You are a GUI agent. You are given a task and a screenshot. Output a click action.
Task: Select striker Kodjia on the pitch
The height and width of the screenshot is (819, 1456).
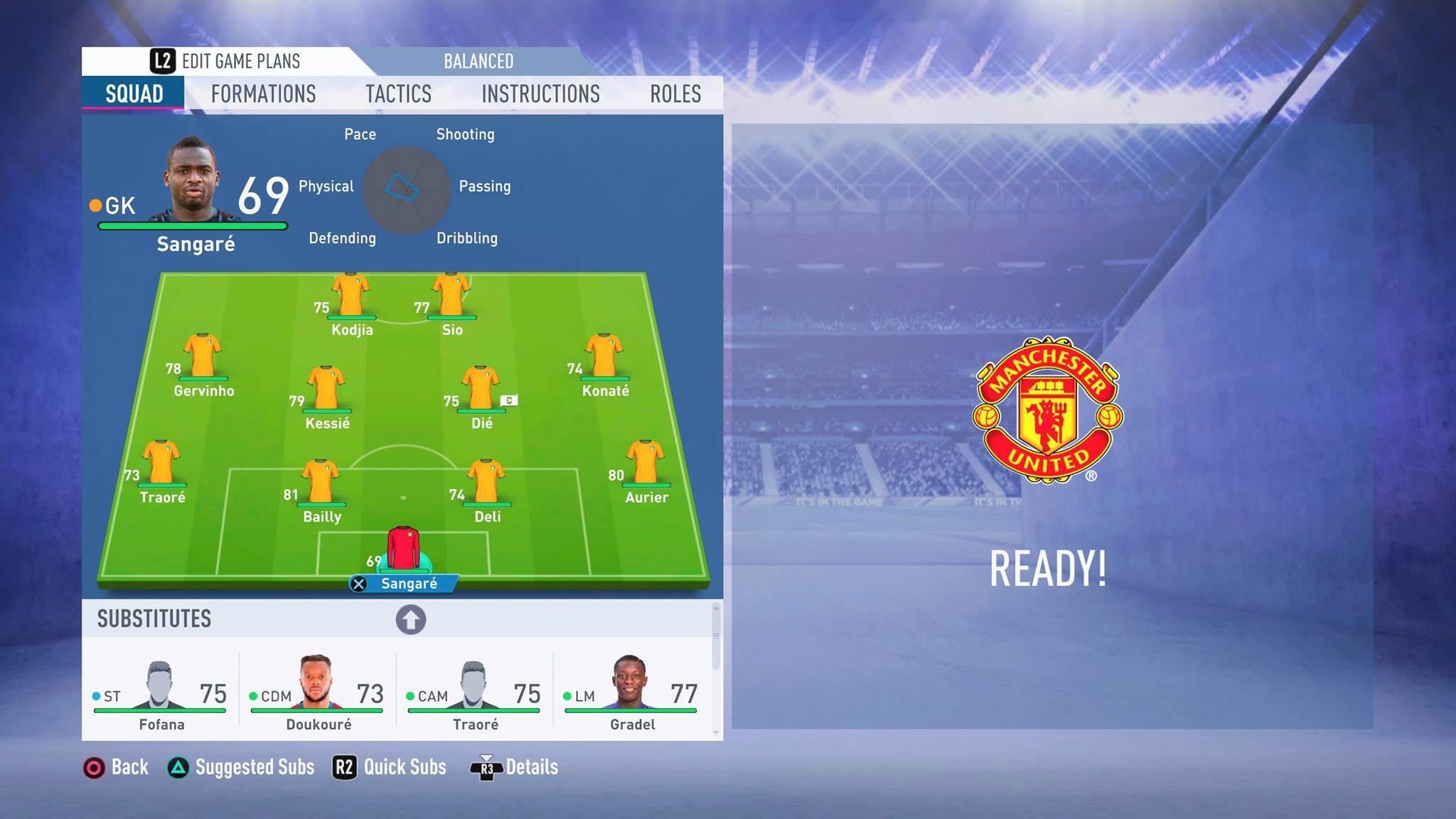(350, 297)
